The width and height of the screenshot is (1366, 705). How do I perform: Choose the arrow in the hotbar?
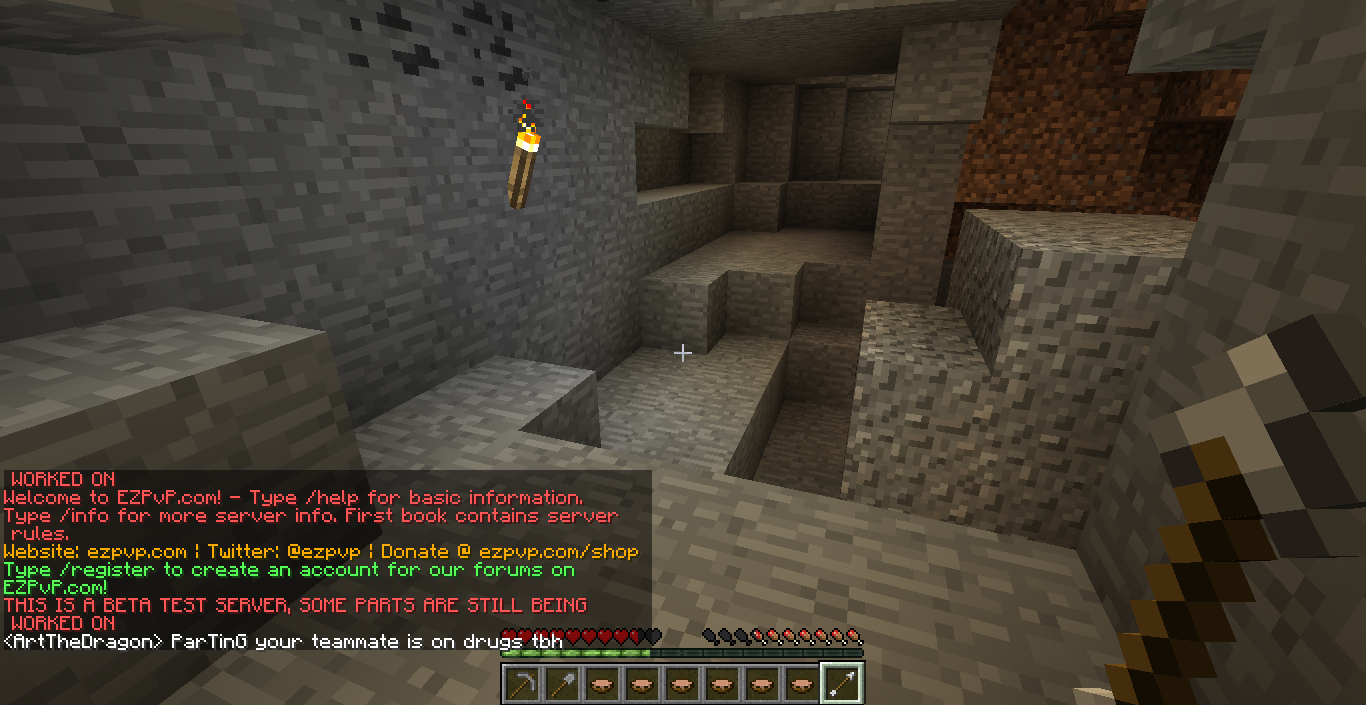pyautogui.click(x=841, y=684)
